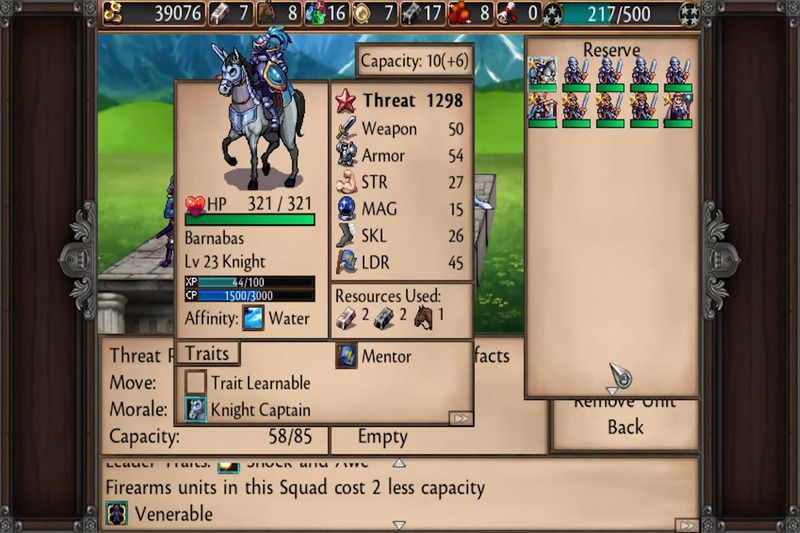This screenshot has height=533, width=800.
Task: Open the Traits tab header
Action: coord(208,353)
